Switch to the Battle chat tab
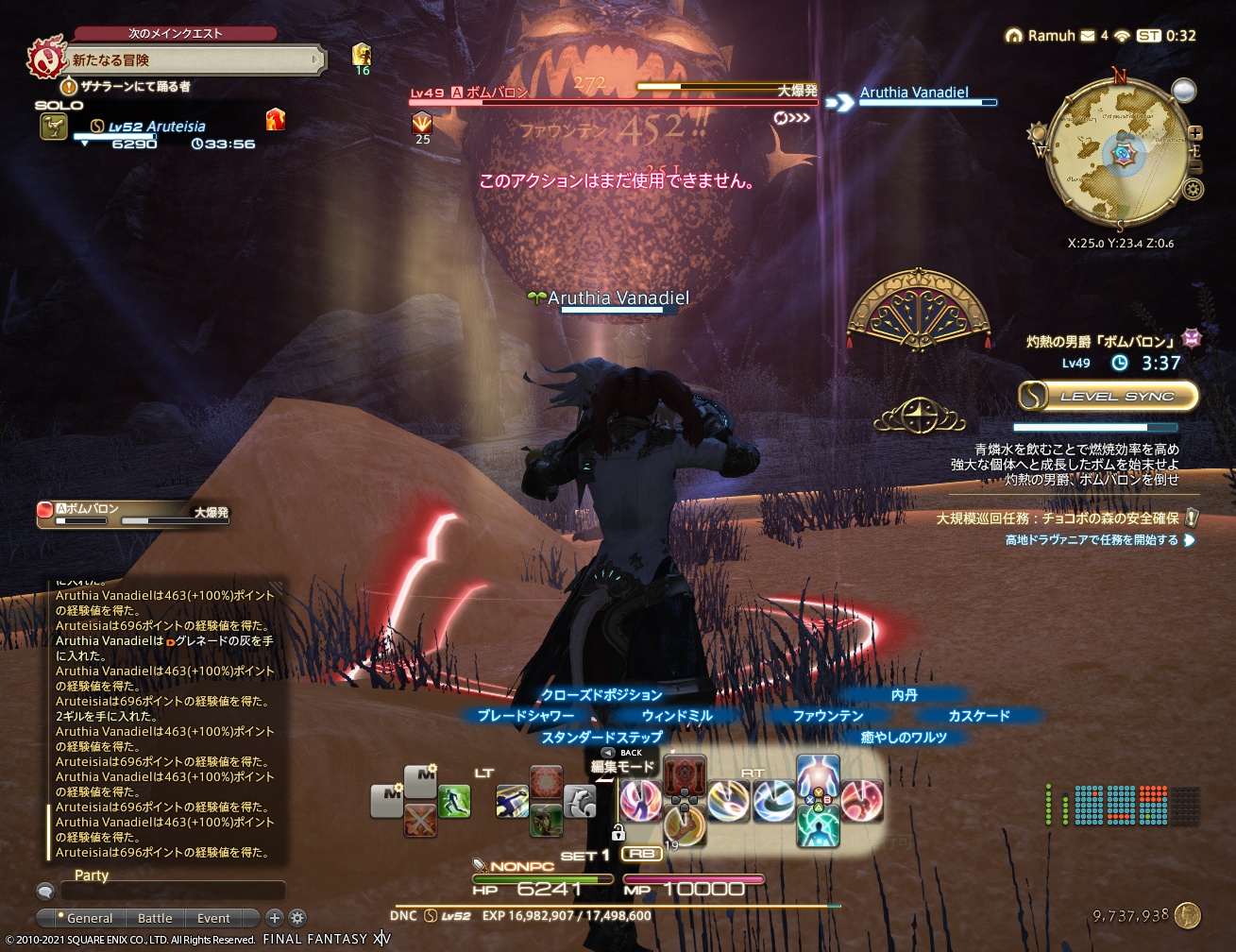The height and width of the screenshot is (952, 1236). (155, 918)
